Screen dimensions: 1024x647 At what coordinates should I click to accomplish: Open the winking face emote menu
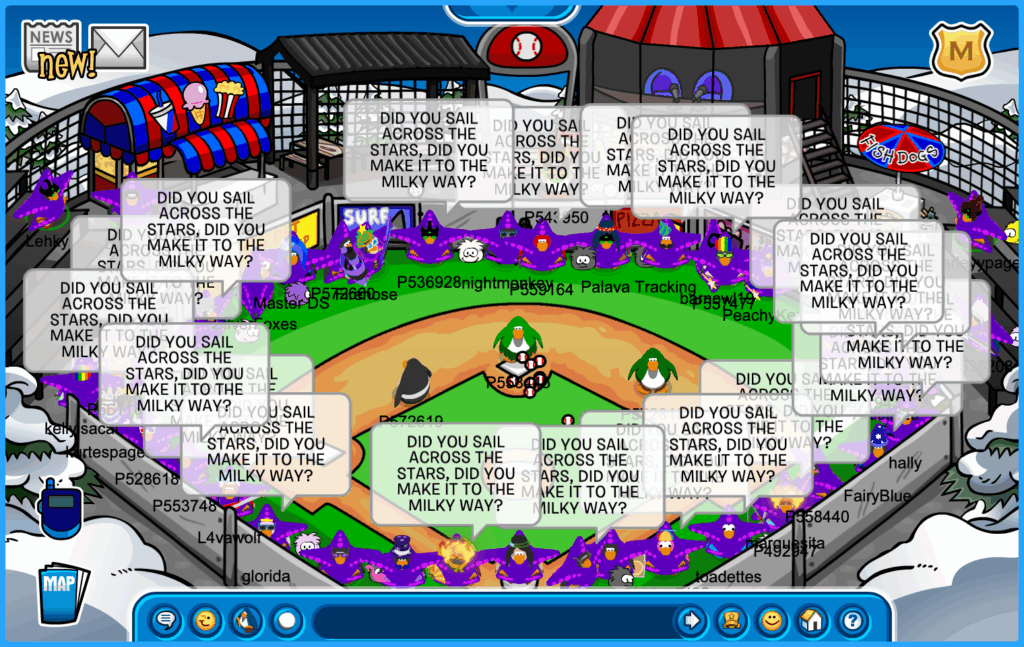click(x=206, y=621)
